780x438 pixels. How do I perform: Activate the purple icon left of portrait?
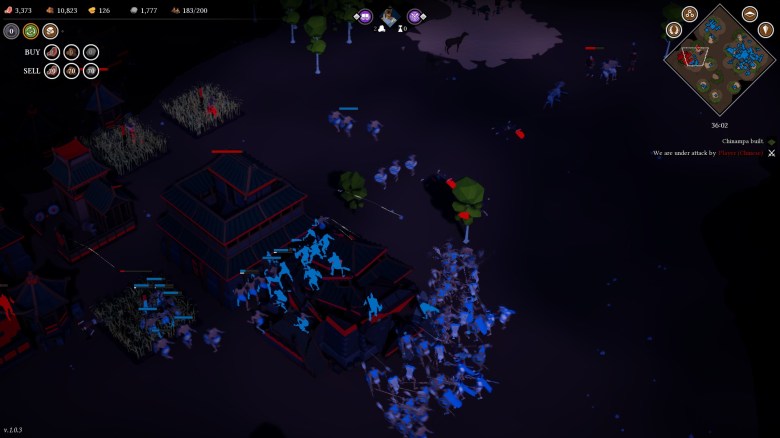365,16
